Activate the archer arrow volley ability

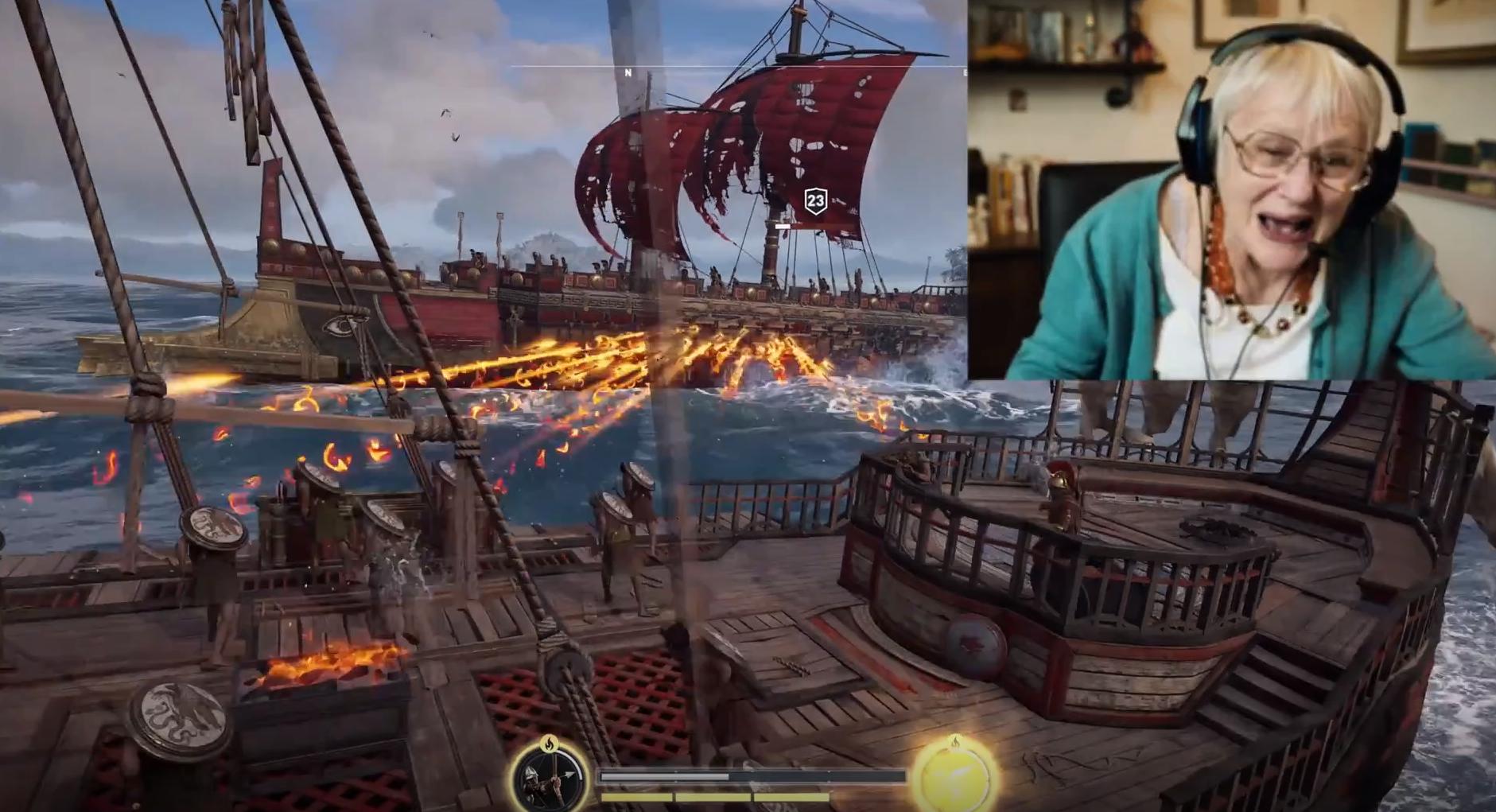point(547,777)
